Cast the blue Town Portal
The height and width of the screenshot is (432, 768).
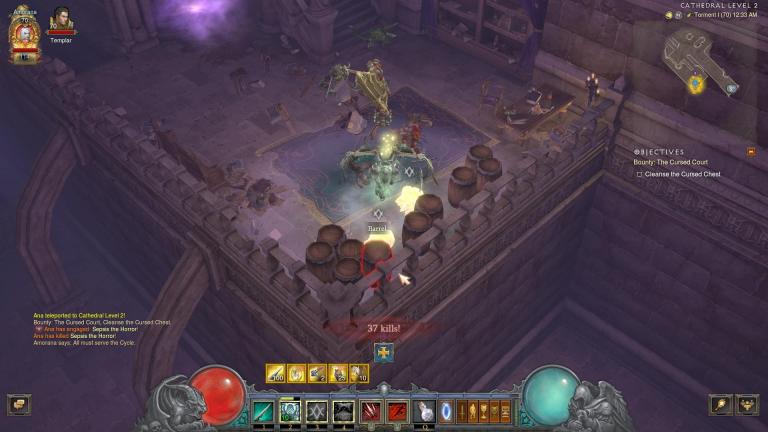[x=446, y=410]
